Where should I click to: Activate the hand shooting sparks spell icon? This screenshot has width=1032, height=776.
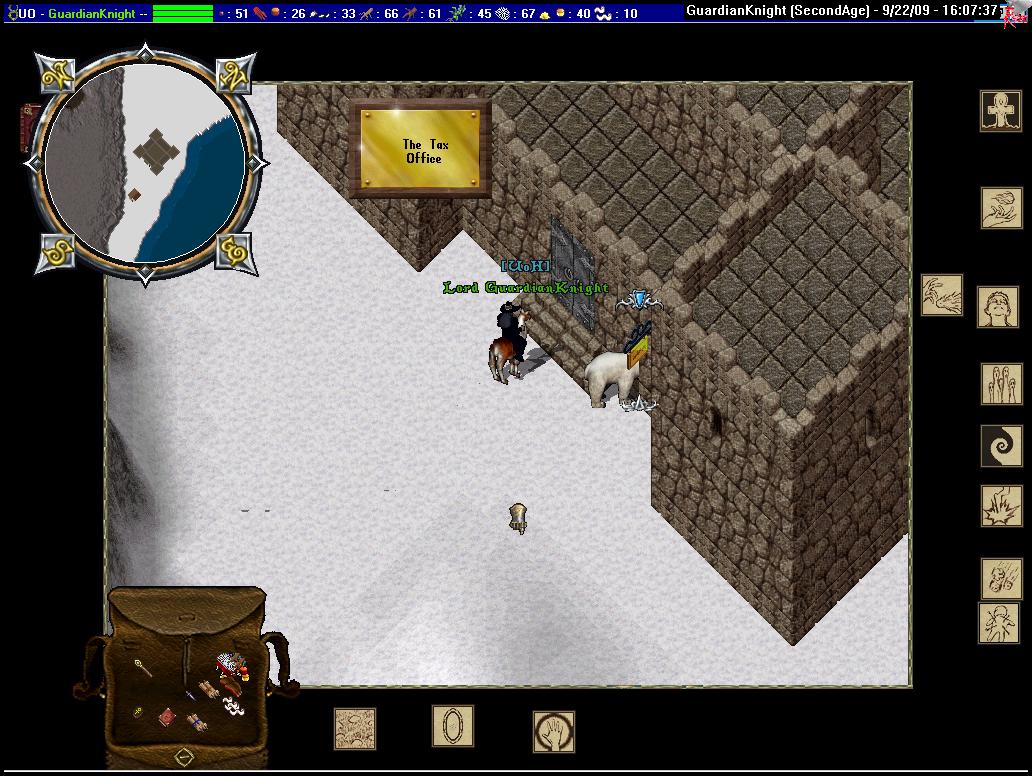pyautogui.click(x=941, y=296)
